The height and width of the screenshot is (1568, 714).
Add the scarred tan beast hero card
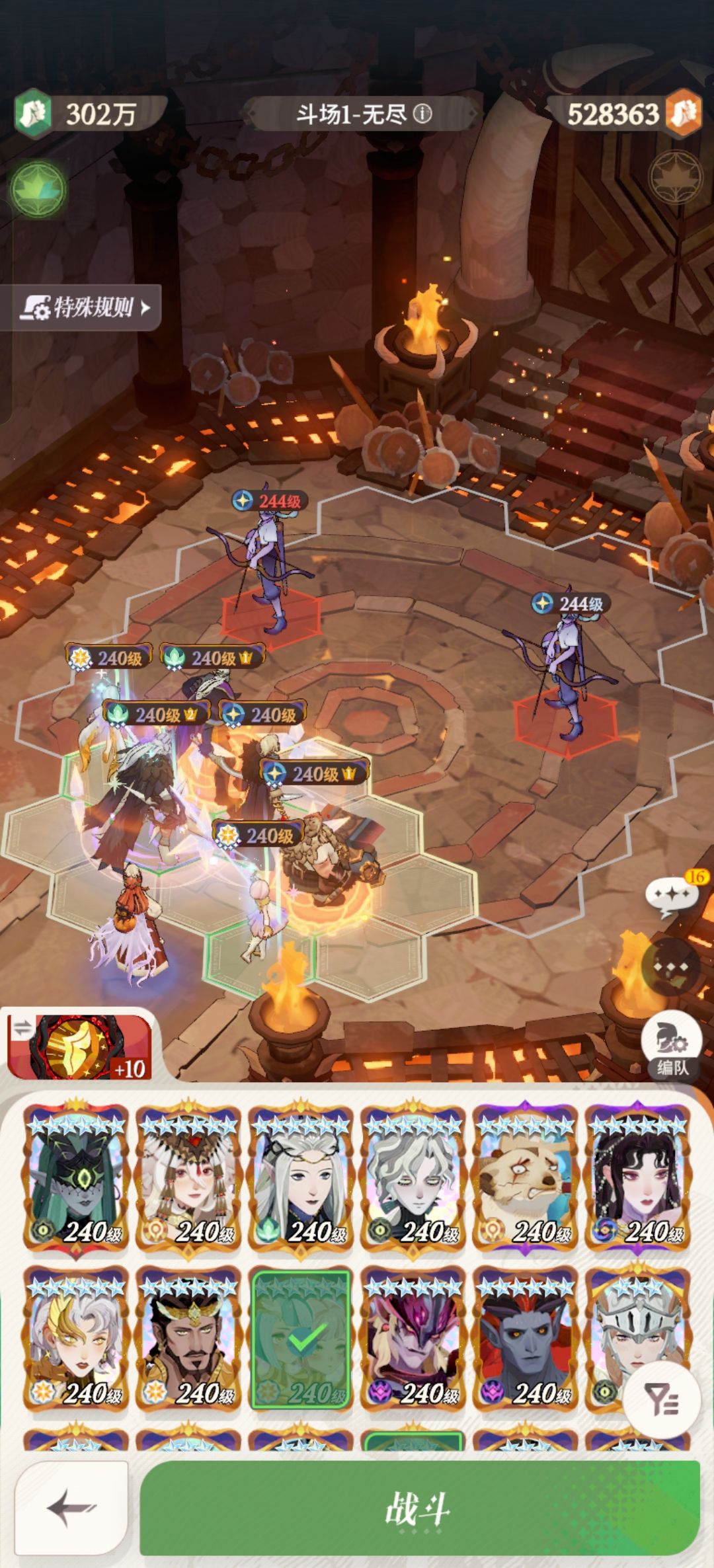coord(526,1175)
